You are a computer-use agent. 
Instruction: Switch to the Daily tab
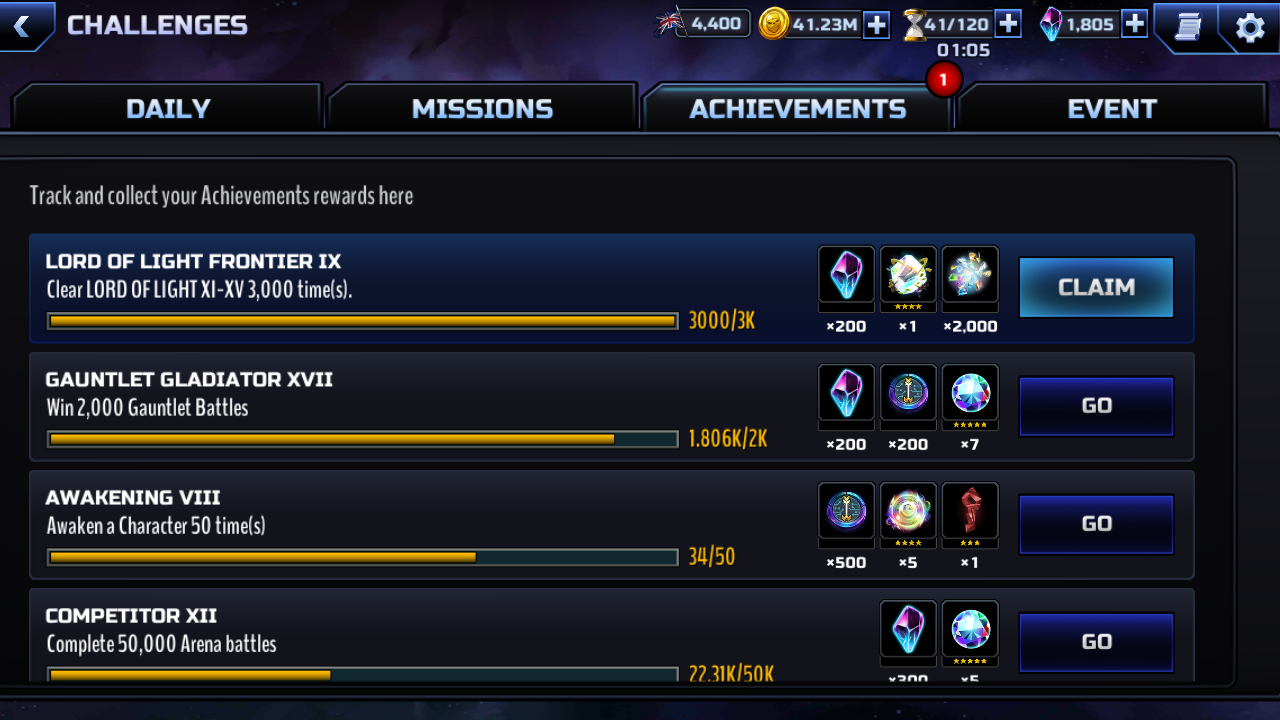[167, 108]
